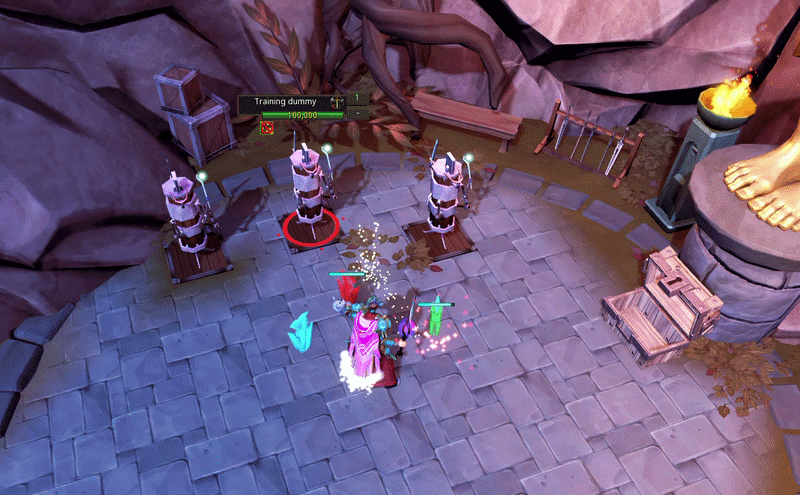Click the sword icon beside Training dummy name
800x495 pixels.
[339, 101]
